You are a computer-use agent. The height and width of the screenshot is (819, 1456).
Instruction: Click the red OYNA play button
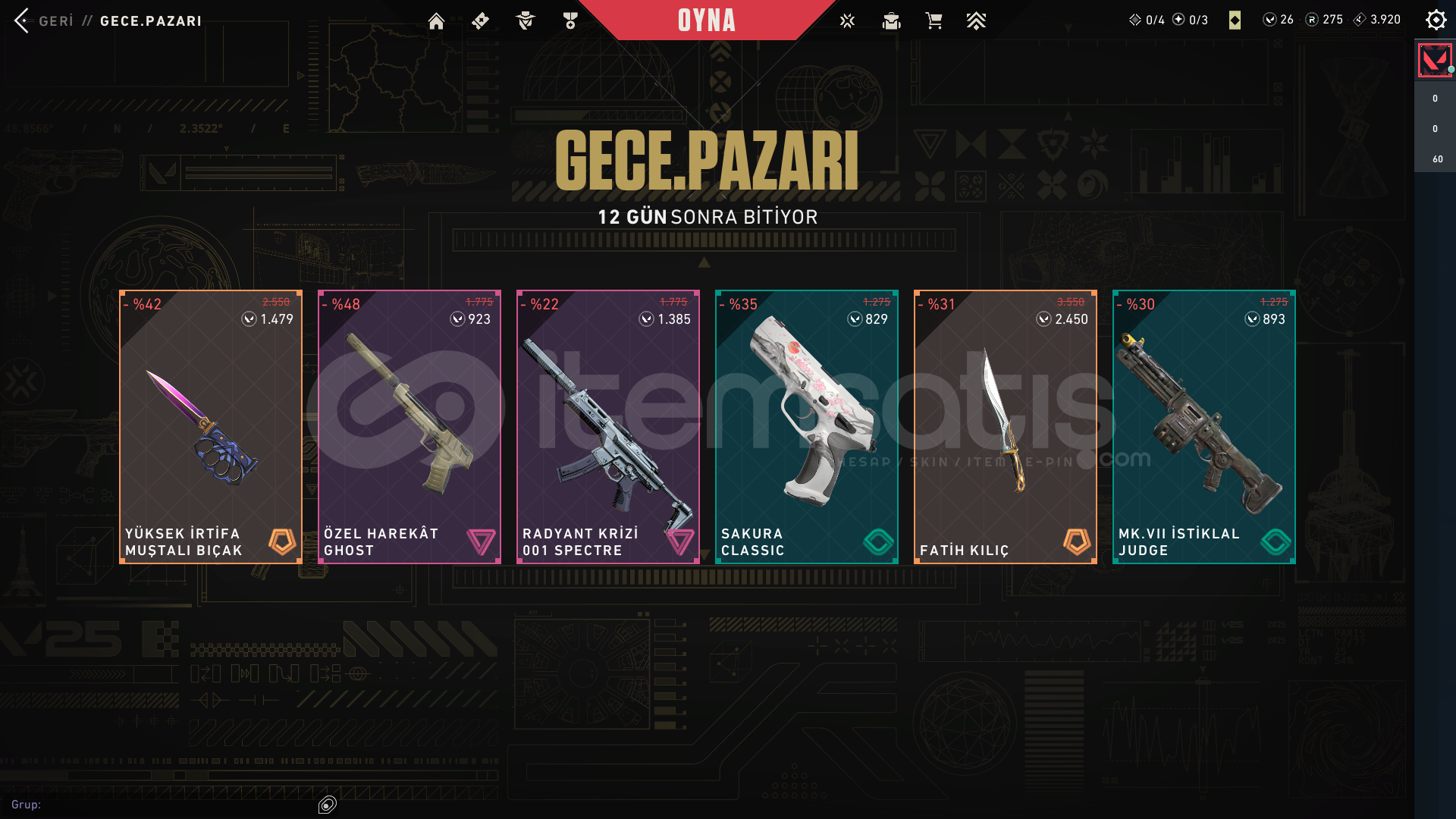[706, 20]
